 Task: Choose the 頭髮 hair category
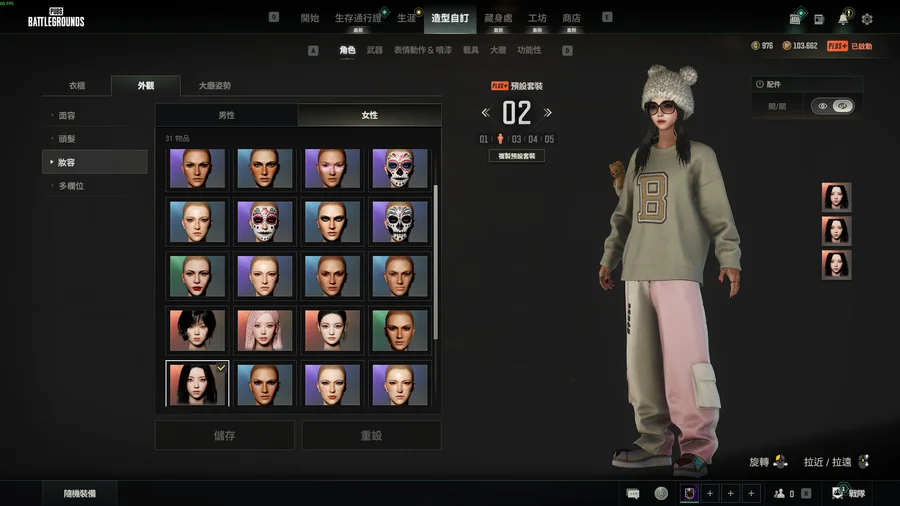tap(68, 139)
